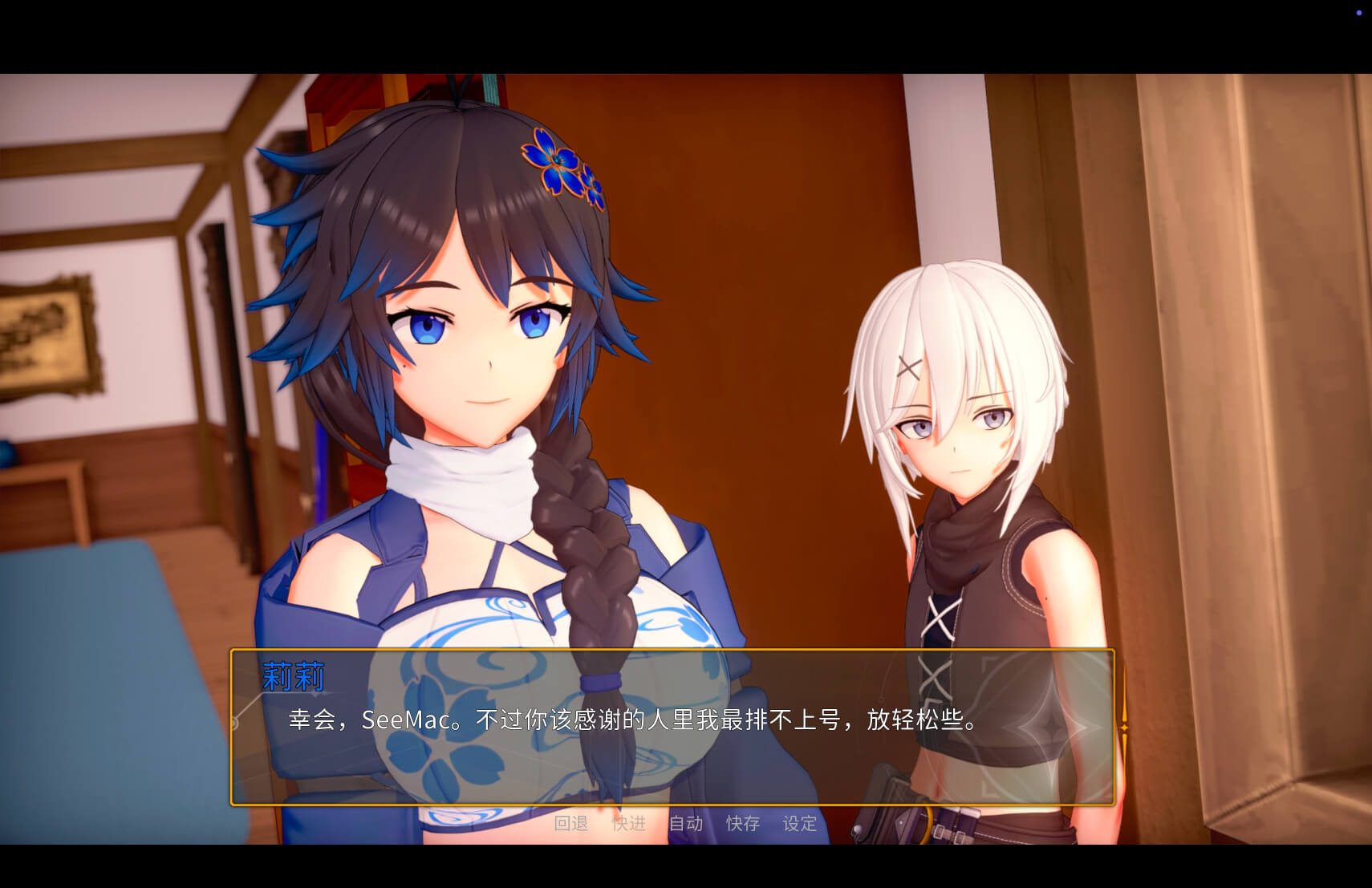The width and height of the screenshot is (1372, 888).
Task: Activate 快进 (skip) text button
Action: [629, 823]
